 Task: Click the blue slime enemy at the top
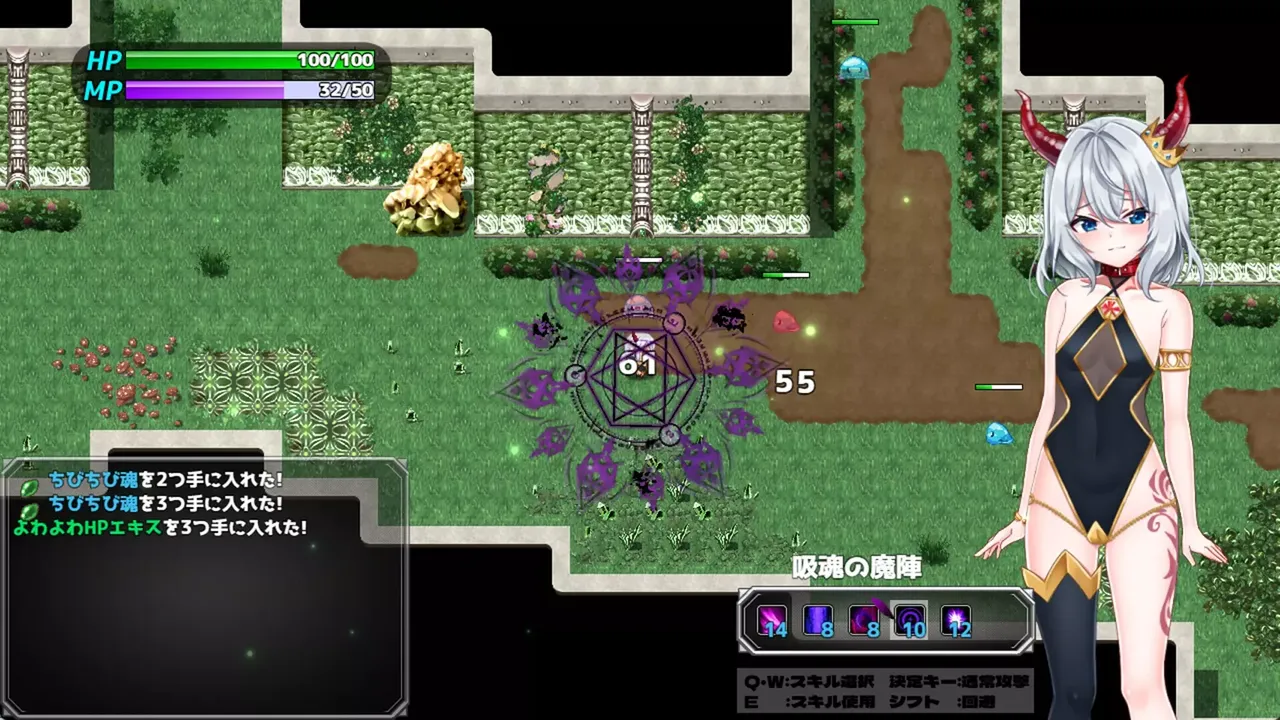tap(855, 68)
